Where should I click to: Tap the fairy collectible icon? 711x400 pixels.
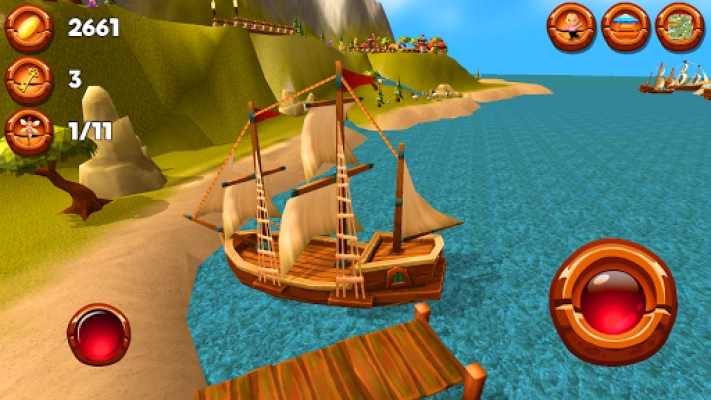tap(28, 132)
